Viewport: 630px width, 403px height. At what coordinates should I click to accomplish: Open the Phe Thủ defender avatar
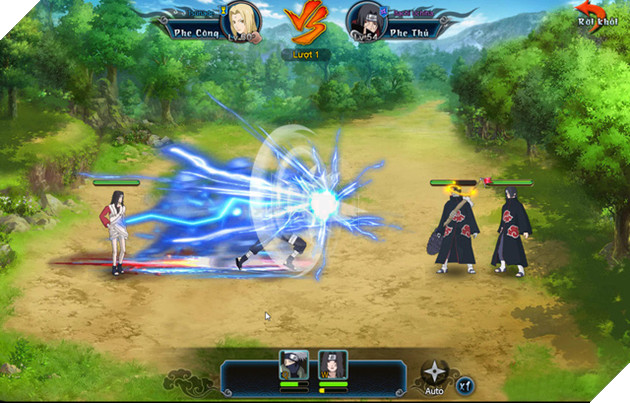pyautogui.click(x=362, y=19)
